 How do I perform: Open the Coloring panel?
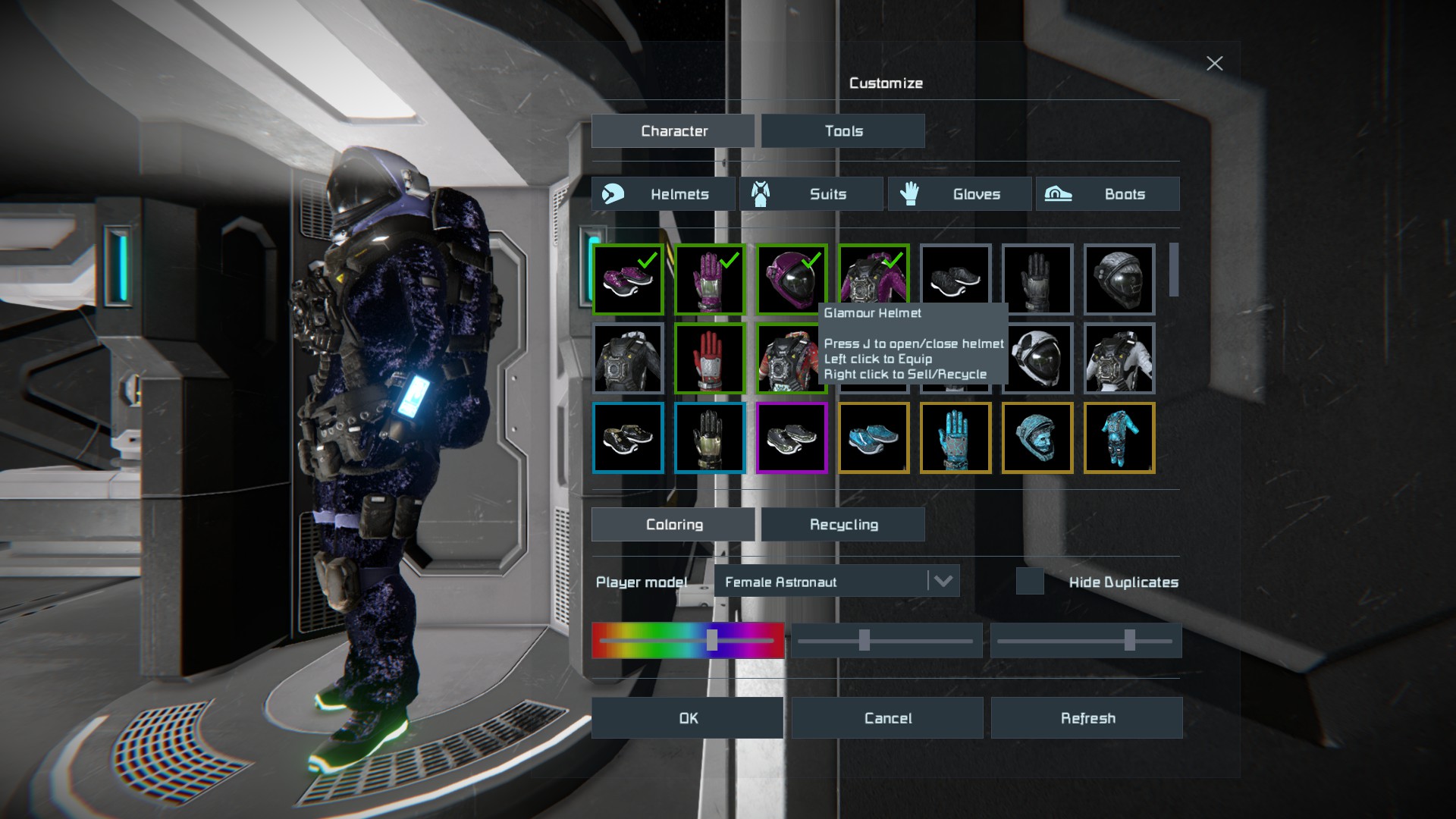tap(673, 525)
